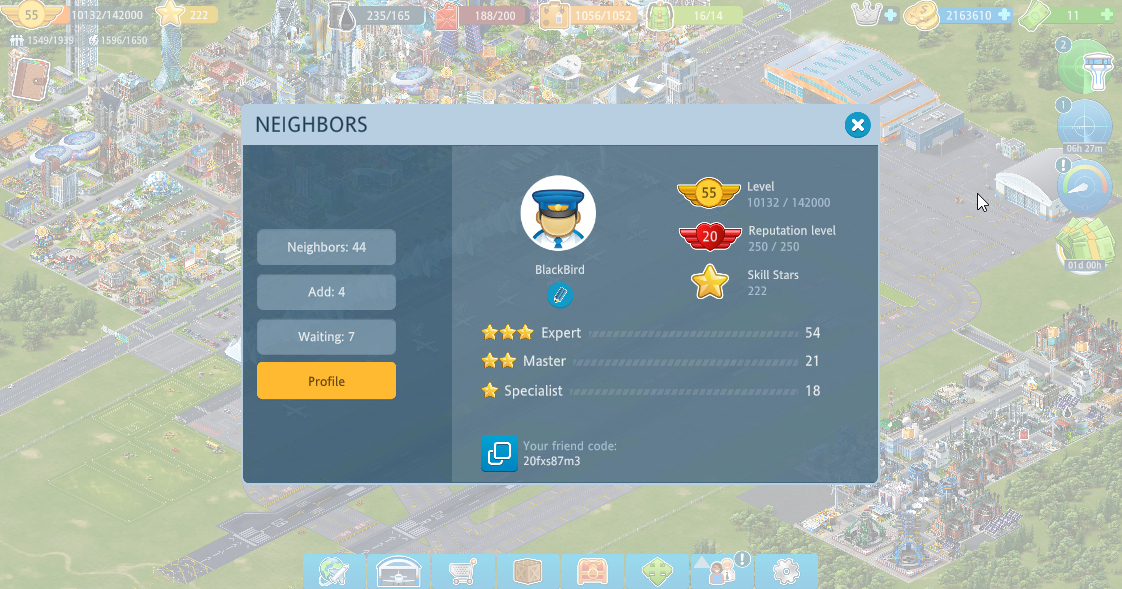Open the globe flights map button

[x=335, y=572]
